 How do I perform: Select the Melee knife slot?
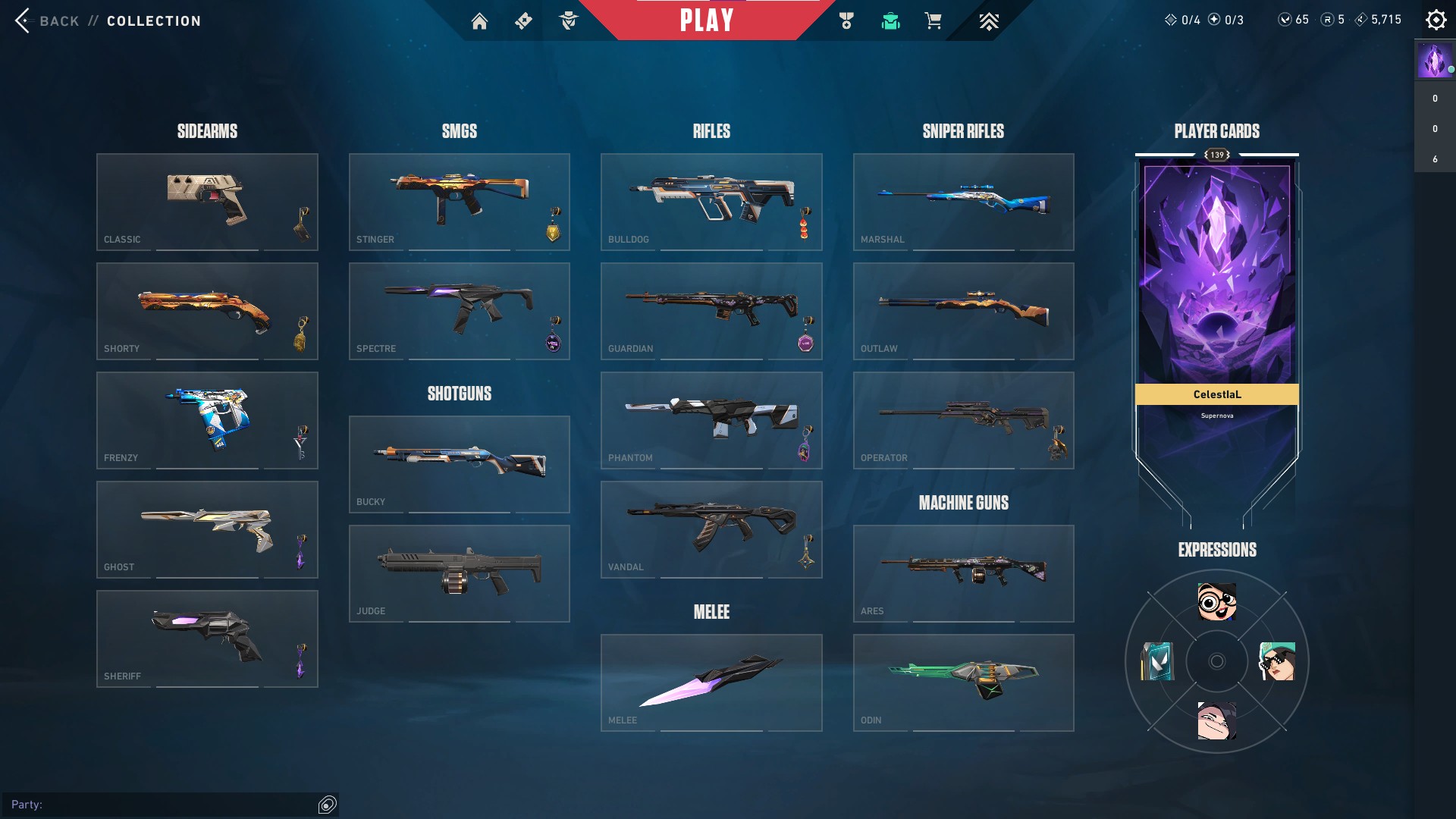point(711,682)
